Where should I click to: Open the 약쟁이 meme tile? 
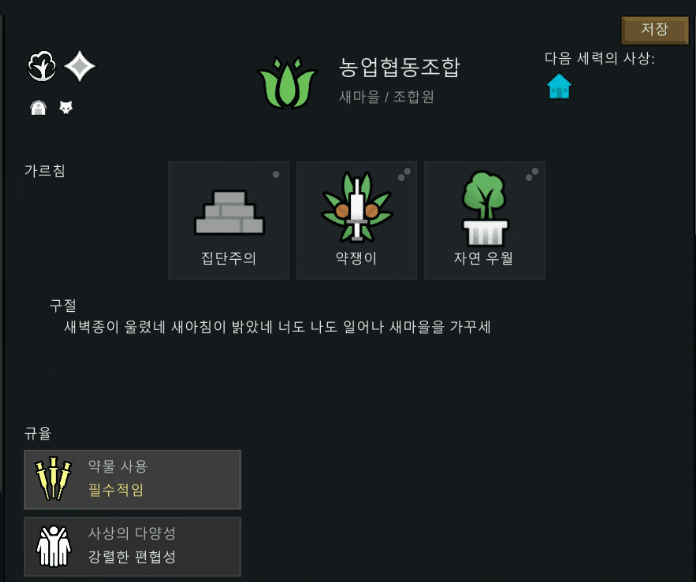click(357, 220)
